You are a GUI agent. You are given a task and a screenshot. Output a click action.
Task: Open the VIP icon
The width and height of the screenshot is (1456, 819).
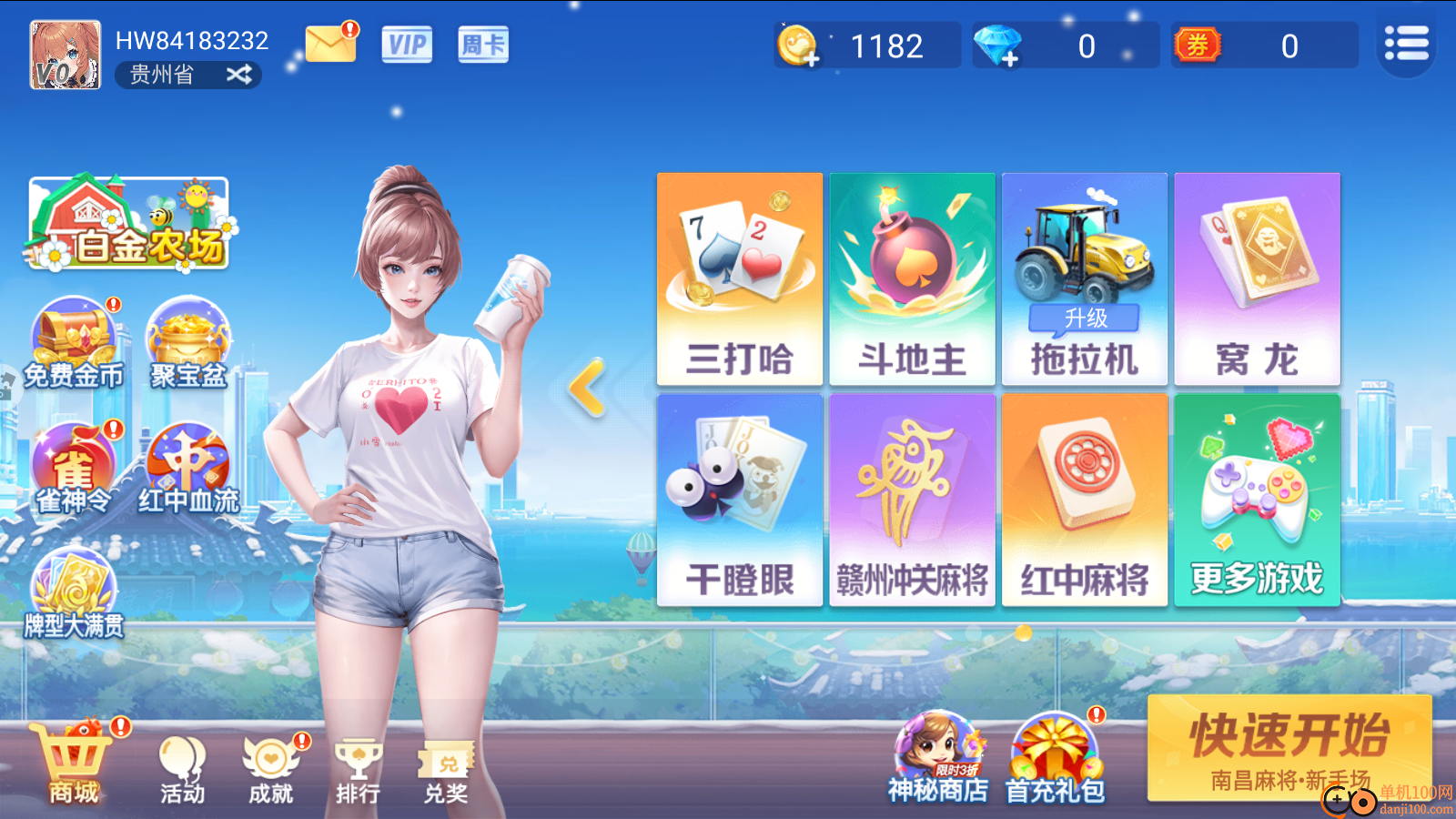tap(406, 45)
